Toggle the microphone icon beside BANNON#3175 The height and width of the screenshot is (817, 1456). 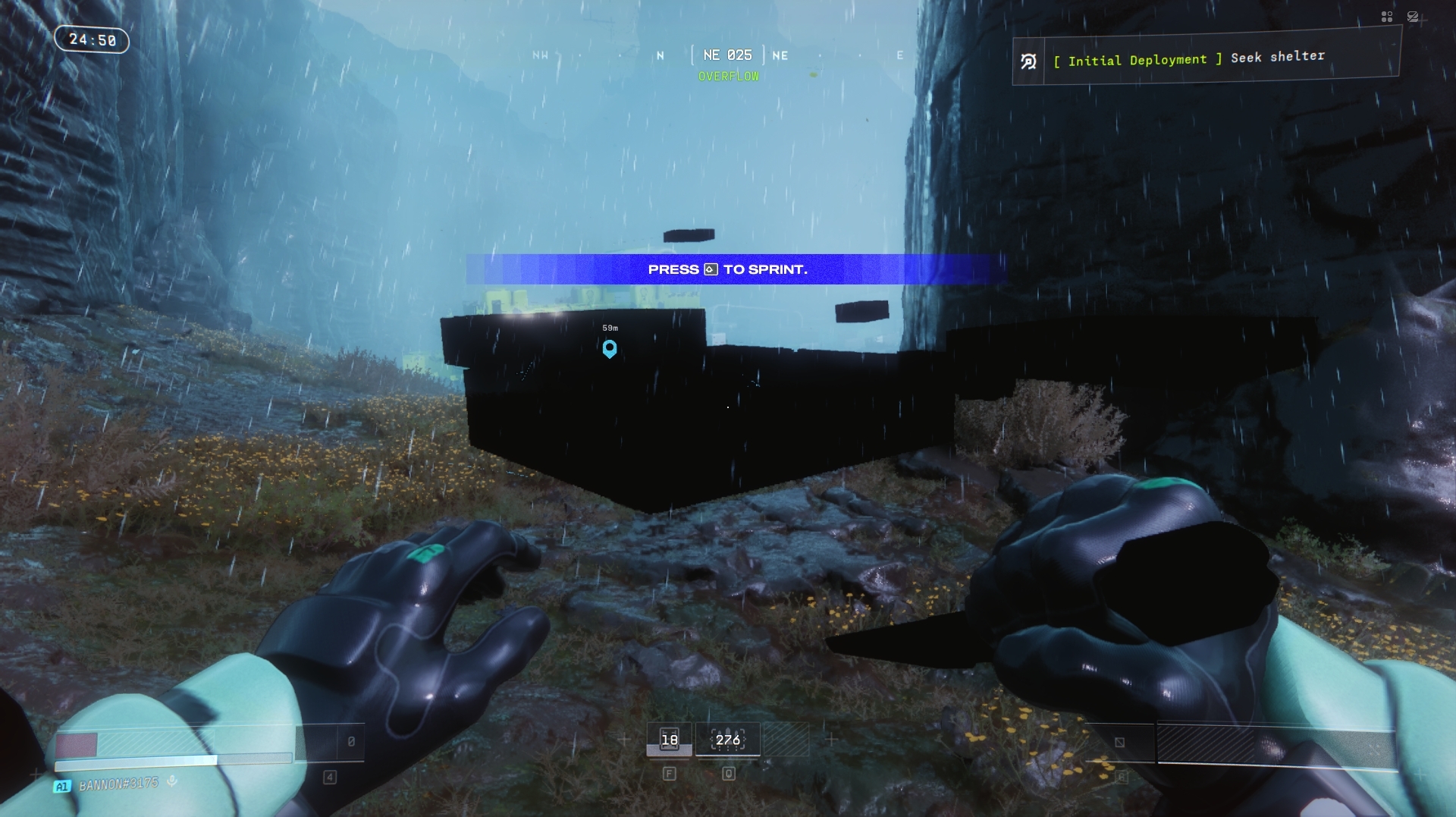click(x=172, y=781)
